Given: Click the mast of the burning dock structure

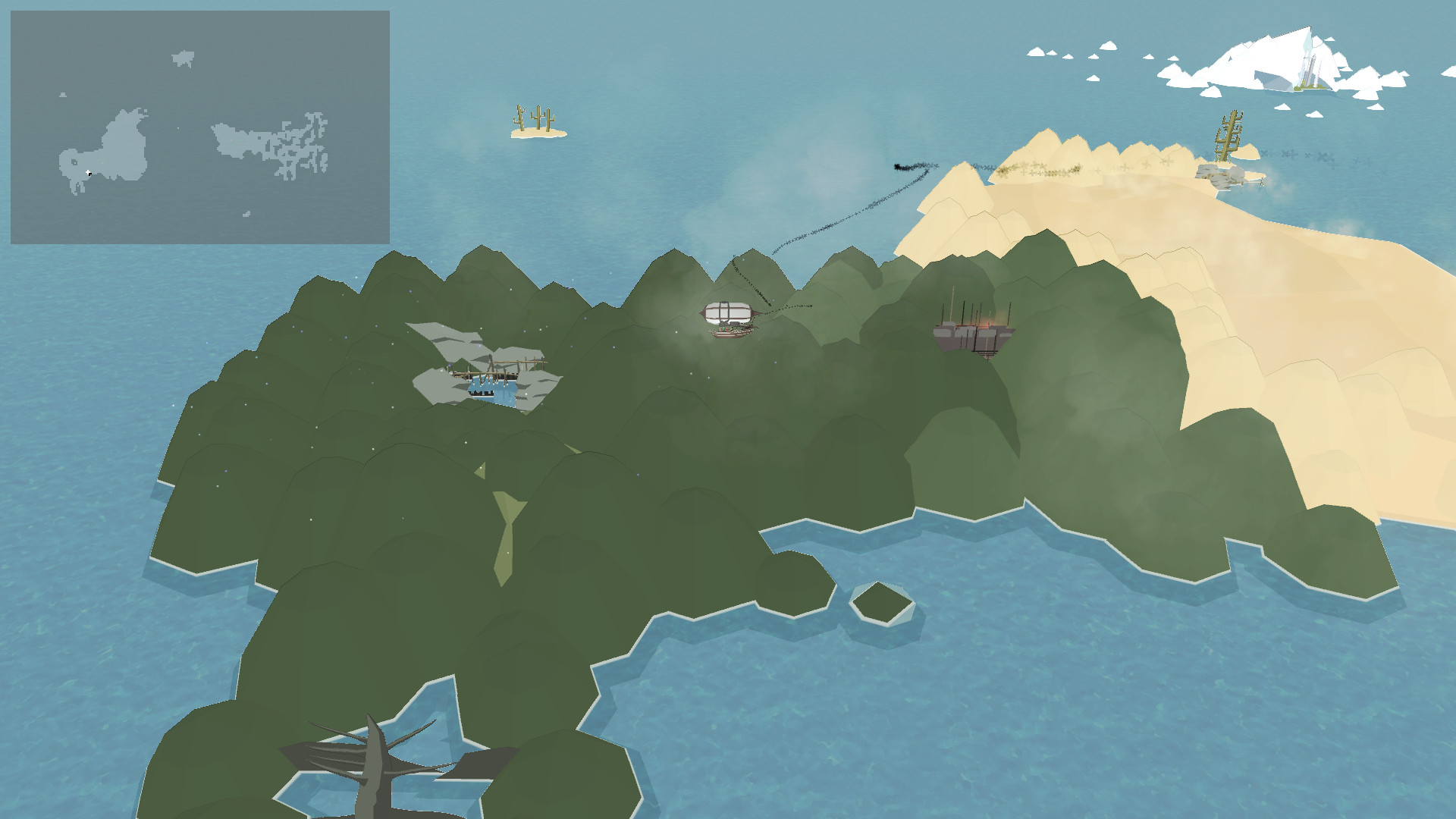Looking at the screenshot, I should point(955,303).
